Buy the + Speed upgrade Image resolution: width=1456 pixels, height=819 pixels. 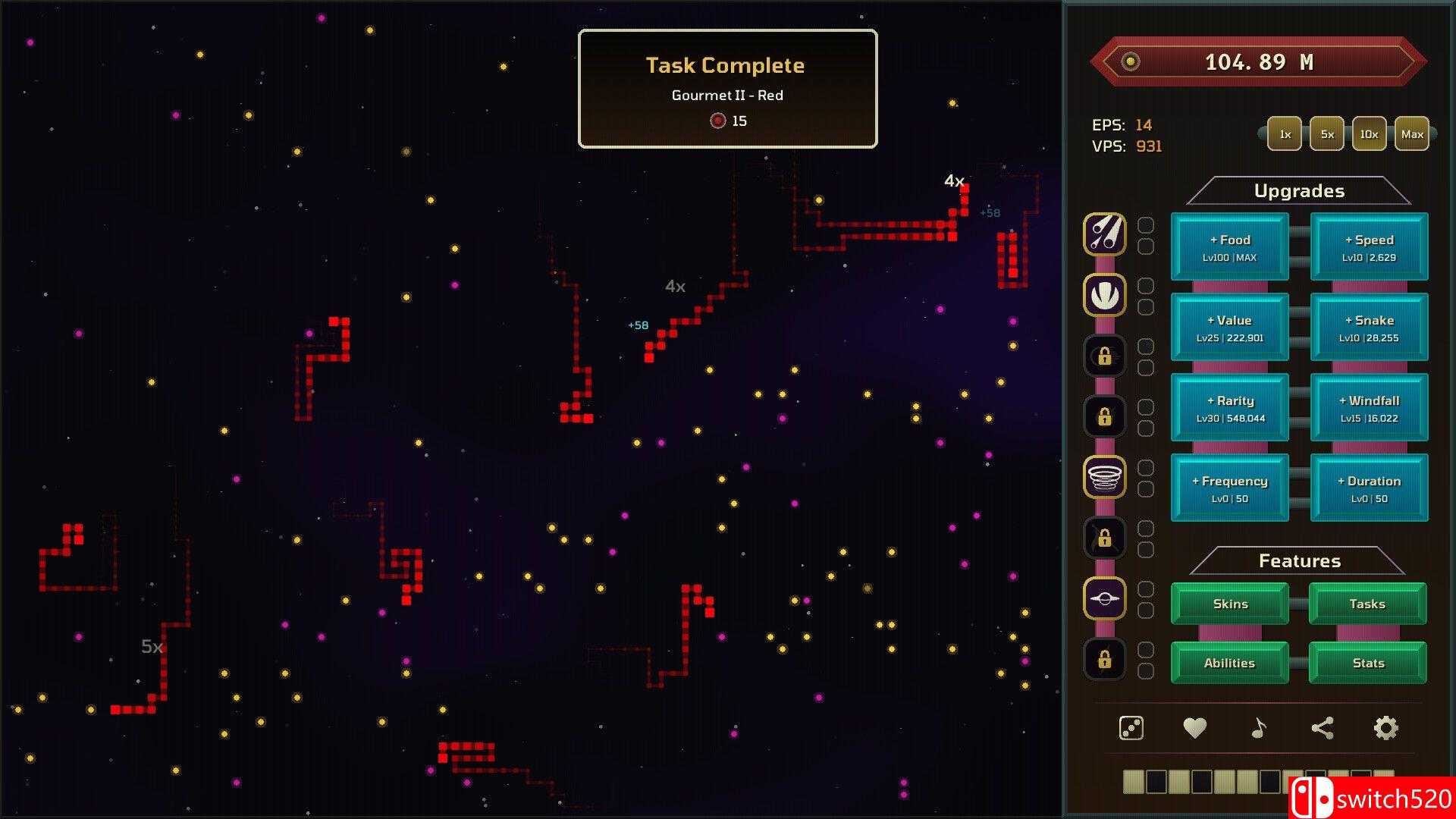1369,247
